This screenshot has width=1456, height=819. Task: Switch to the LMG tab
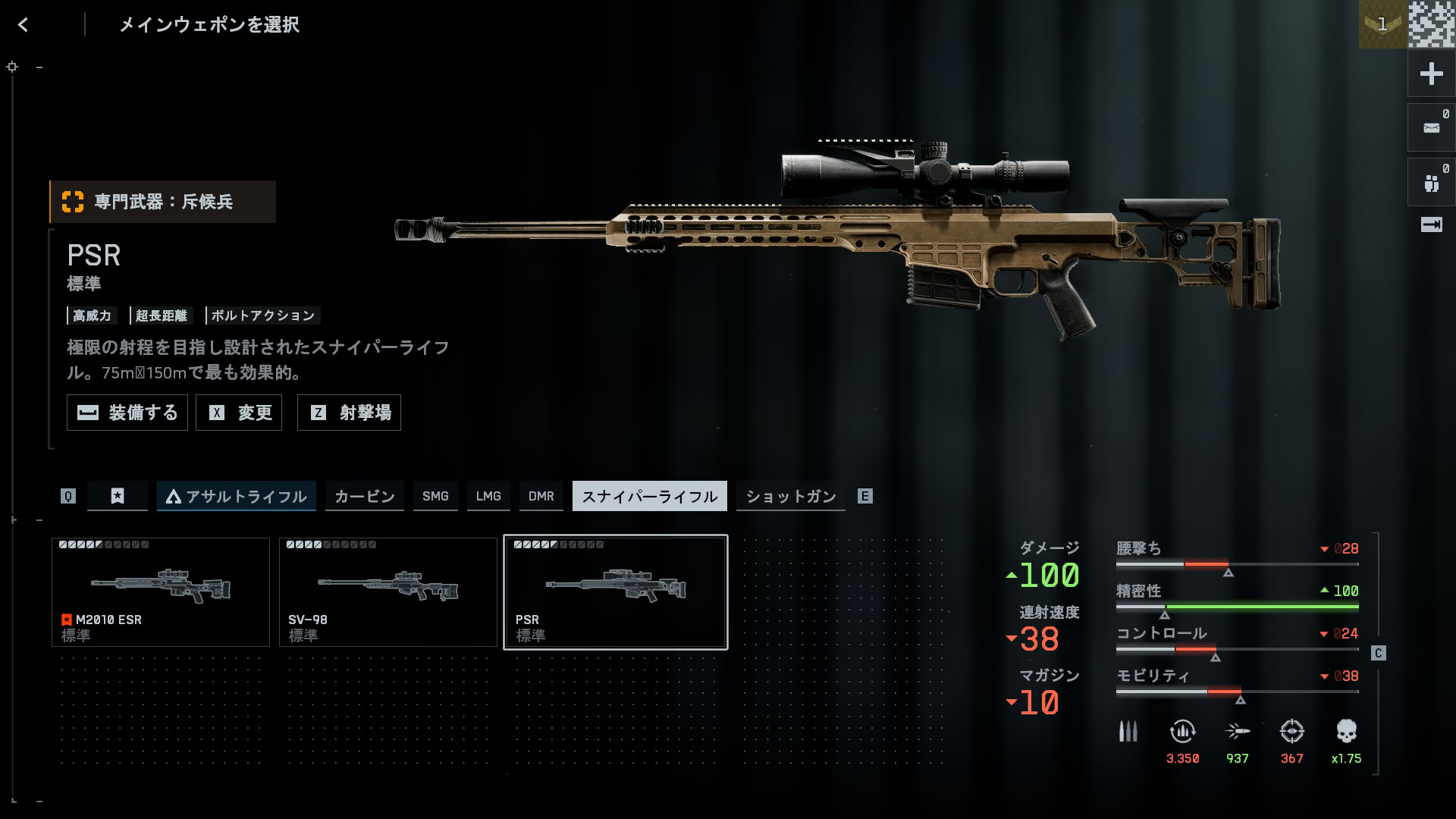[x=488, y=496]
